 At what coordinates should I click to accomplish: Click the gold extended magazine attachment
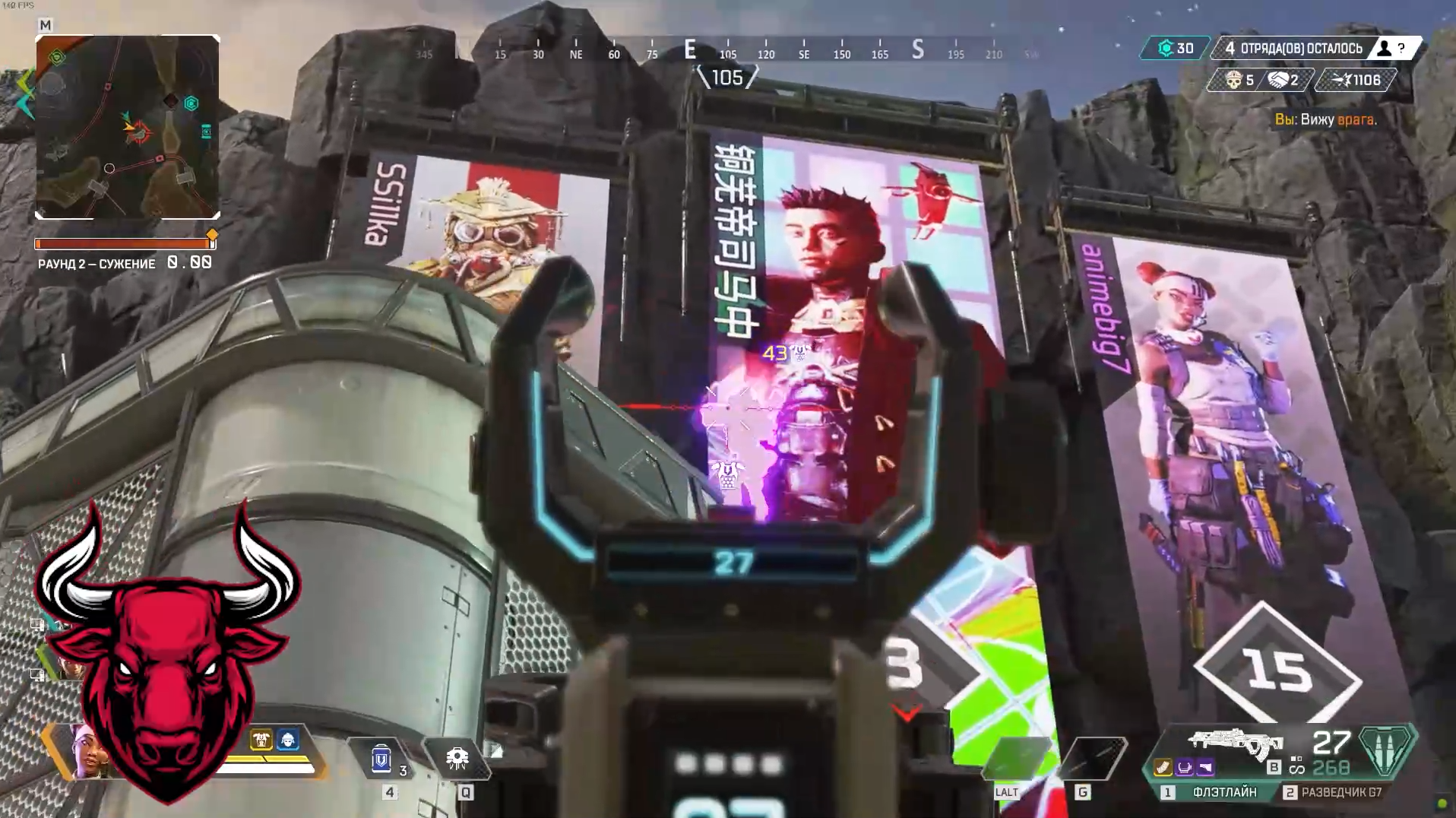point(1163,768)
